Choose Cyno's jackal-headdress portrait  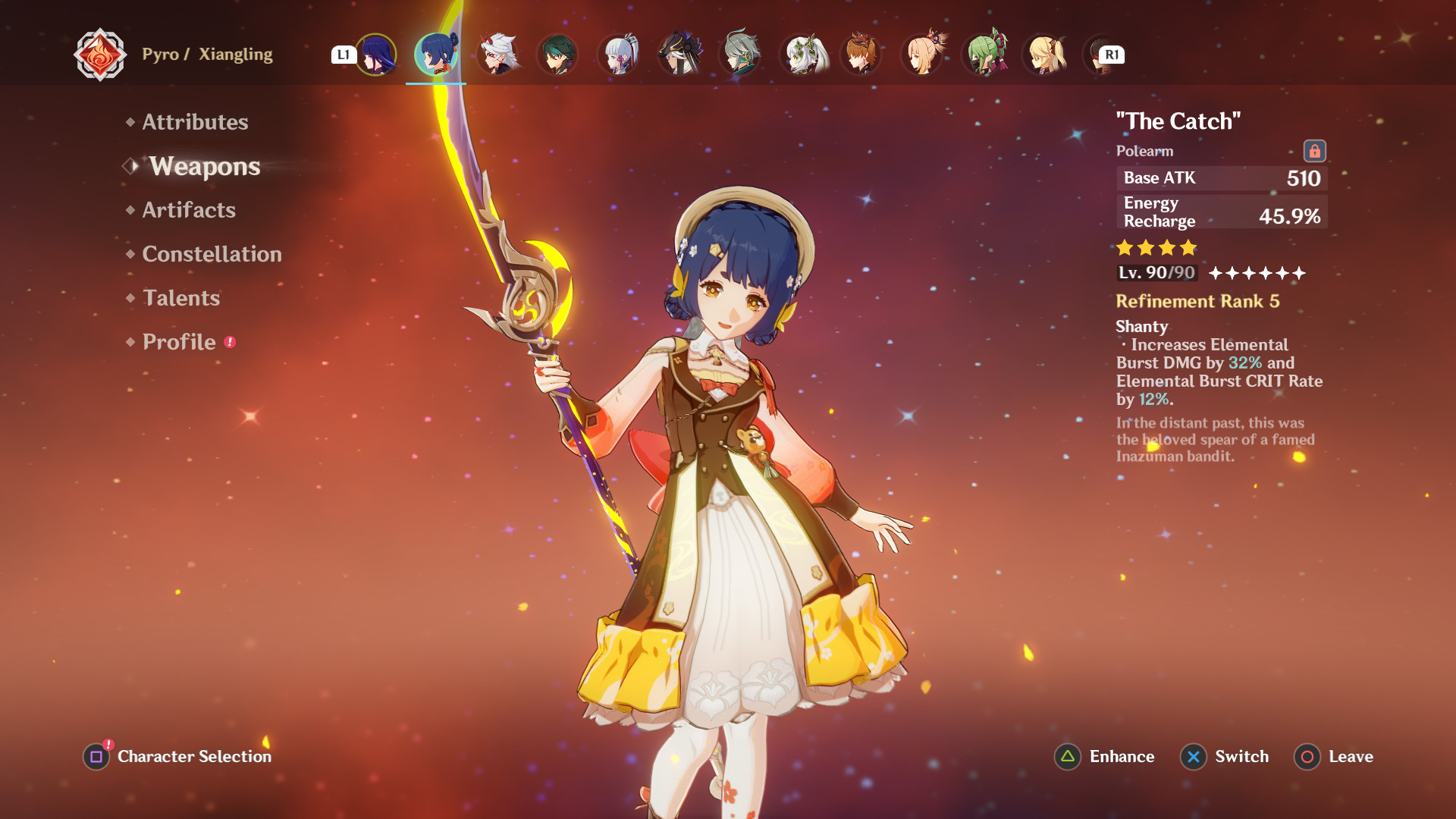click(x=679, y=55)
